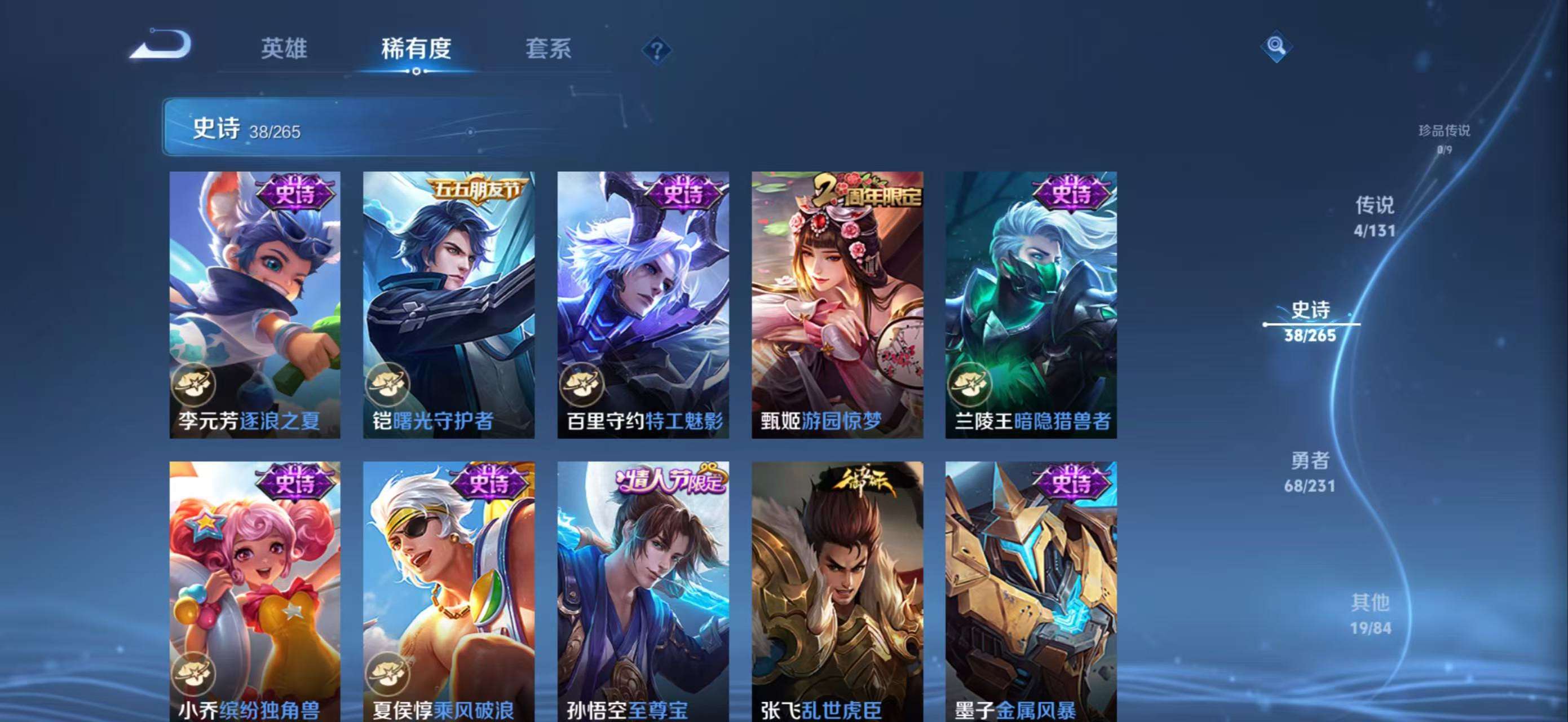The height and width of the screenshot is (722, 1568).
Task: Open the 套系 tab
Action: click(548, 49)
